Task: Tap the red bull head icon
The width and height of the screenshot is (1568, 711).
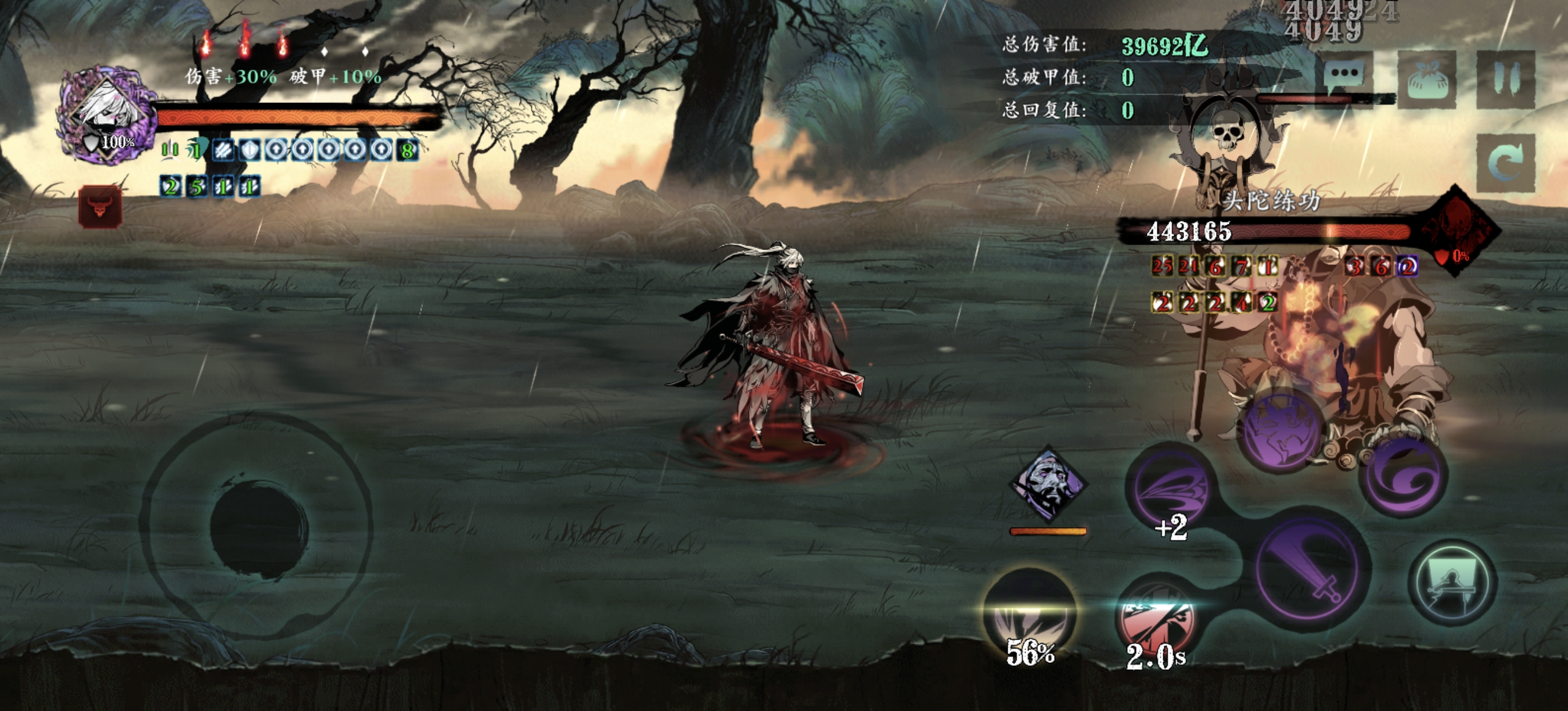Action: click(x=100, y=207)
